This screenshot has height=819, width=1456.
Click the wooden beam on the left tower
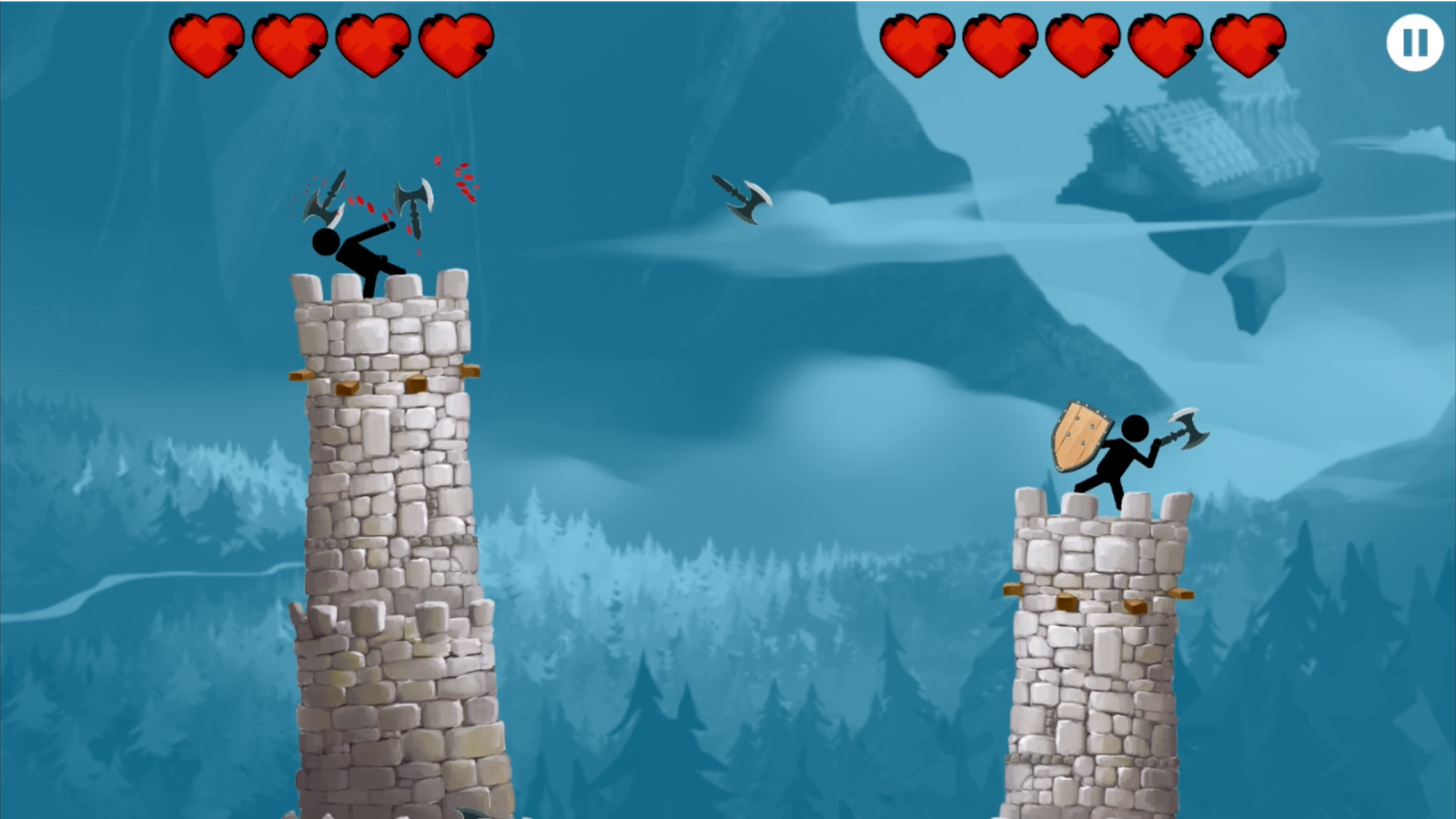(300, 376)
